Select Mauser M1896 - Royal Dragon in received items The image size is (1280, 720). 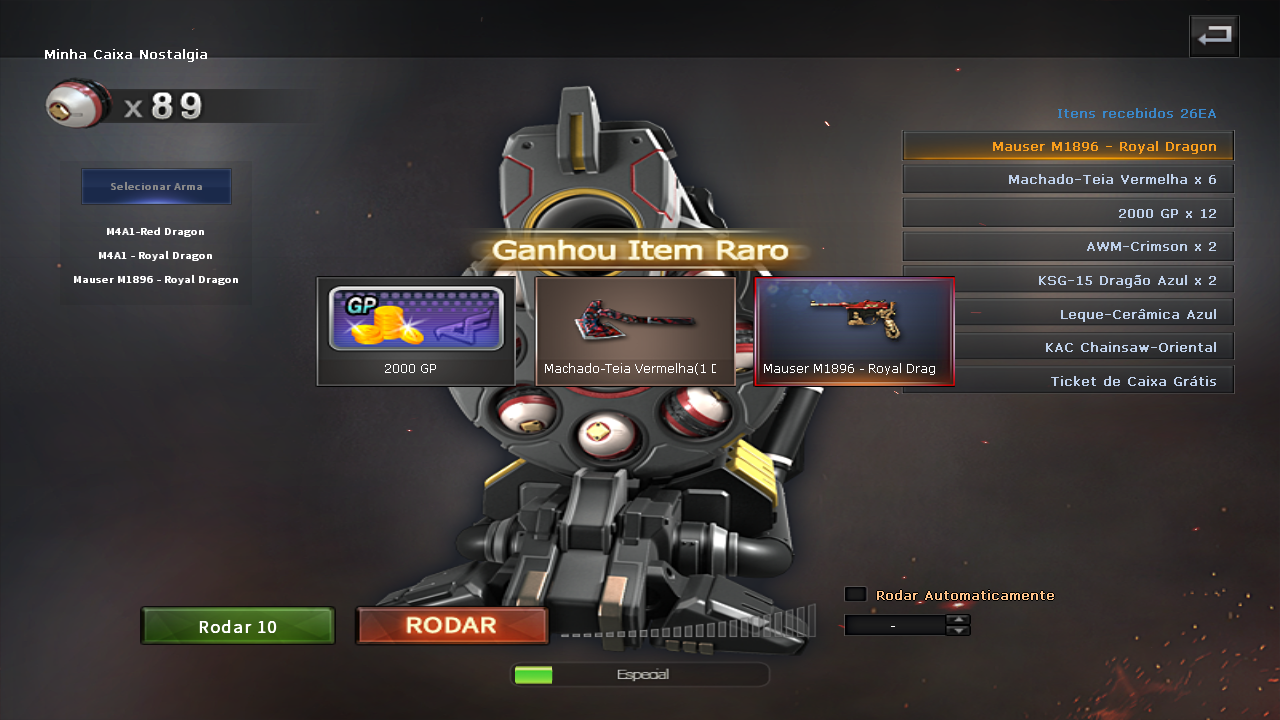(x=1068, y=146)
